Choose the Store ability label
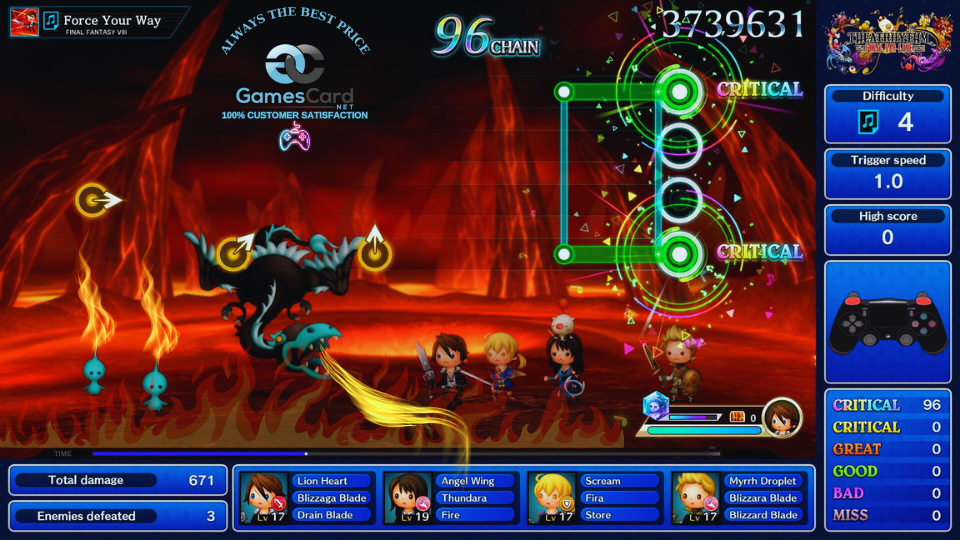960x540 pixels. pyautogui.click(x=598, y=515)
